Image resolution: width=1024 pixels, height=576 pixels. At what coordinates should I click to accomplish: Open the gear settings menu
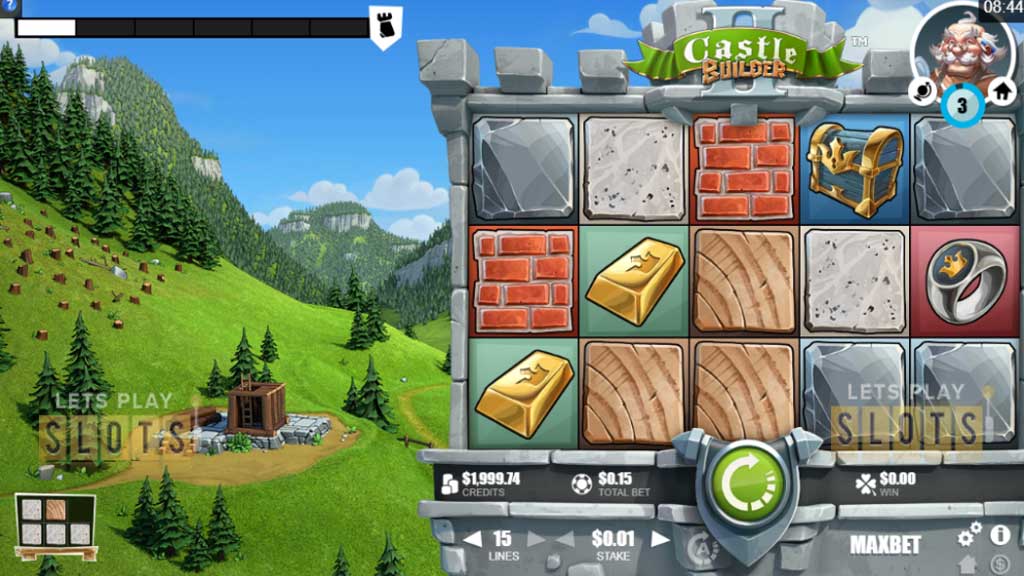(968, 537)
